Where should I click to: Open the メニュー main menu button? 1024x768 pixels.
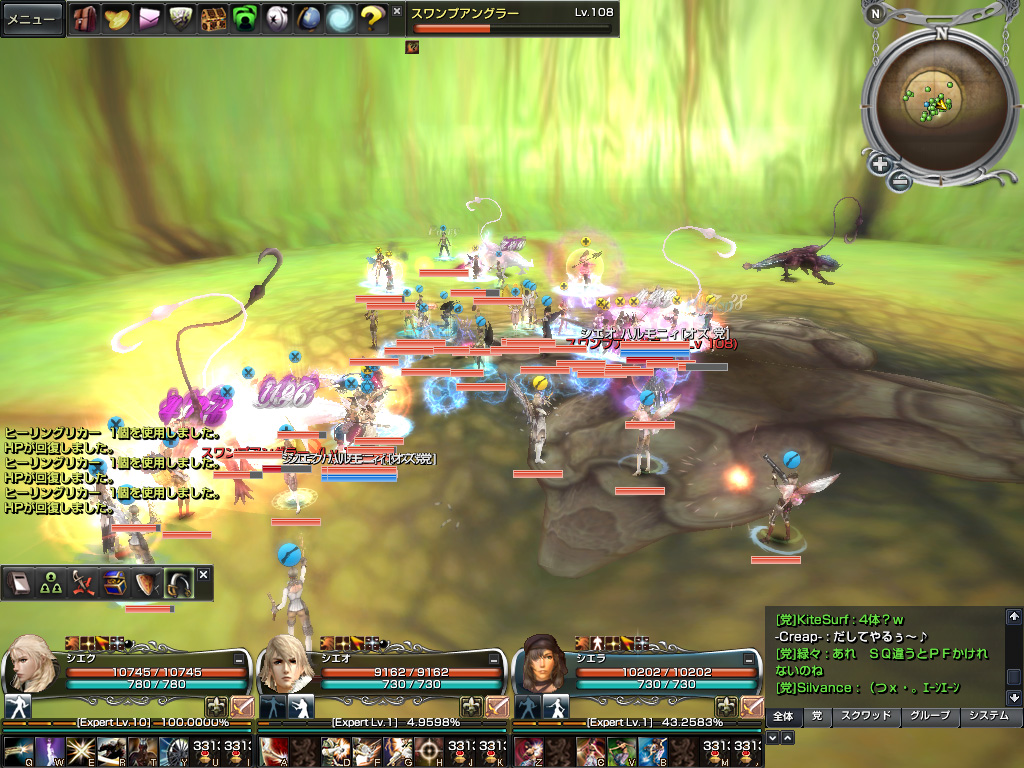pyautogui.click(x=32, y=19)
